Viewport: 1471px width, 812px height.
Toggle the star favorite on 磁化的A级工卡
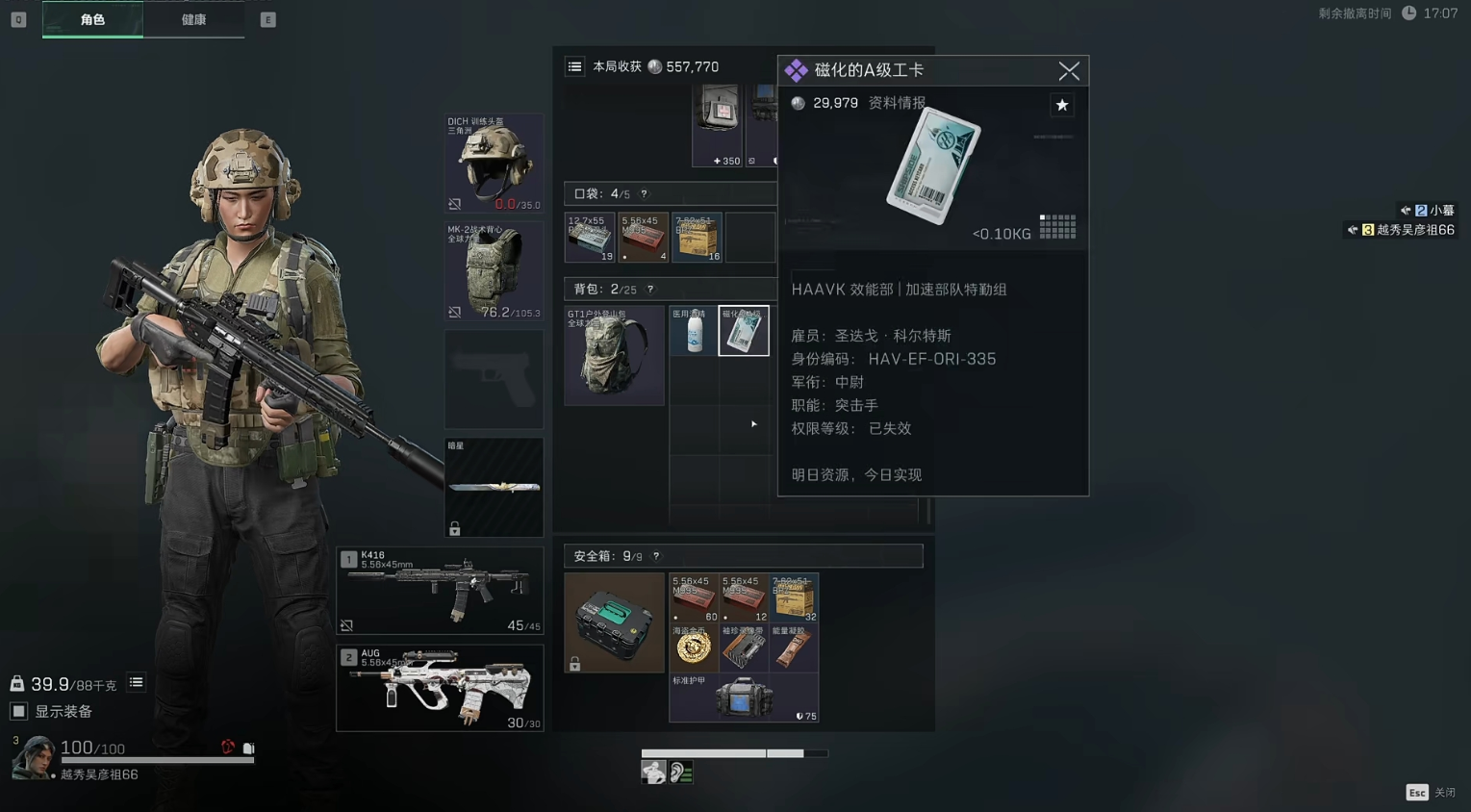1061,105
